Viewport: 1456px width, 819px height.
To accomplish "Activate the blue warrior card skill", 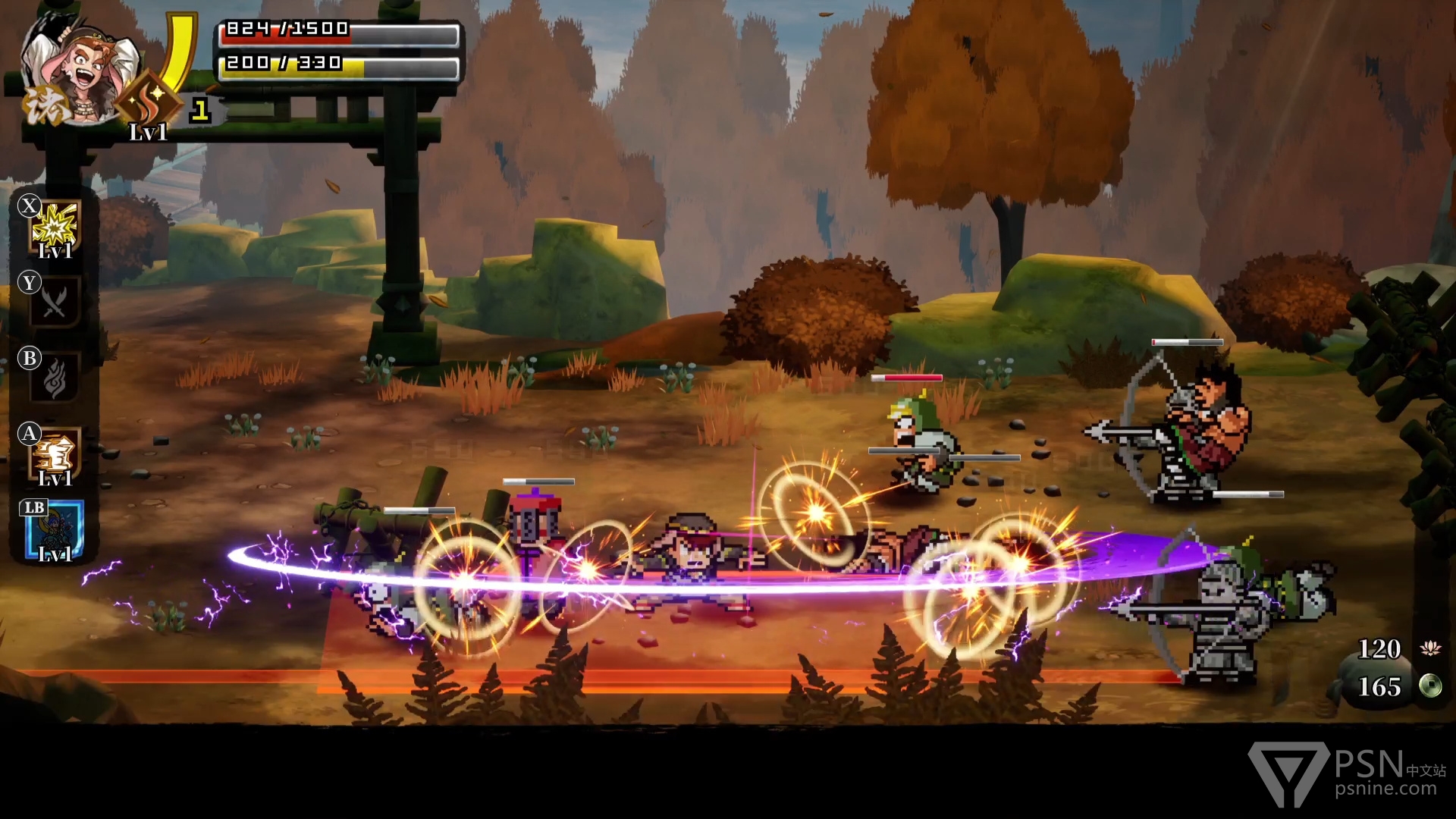I will (x=53, y=530).
